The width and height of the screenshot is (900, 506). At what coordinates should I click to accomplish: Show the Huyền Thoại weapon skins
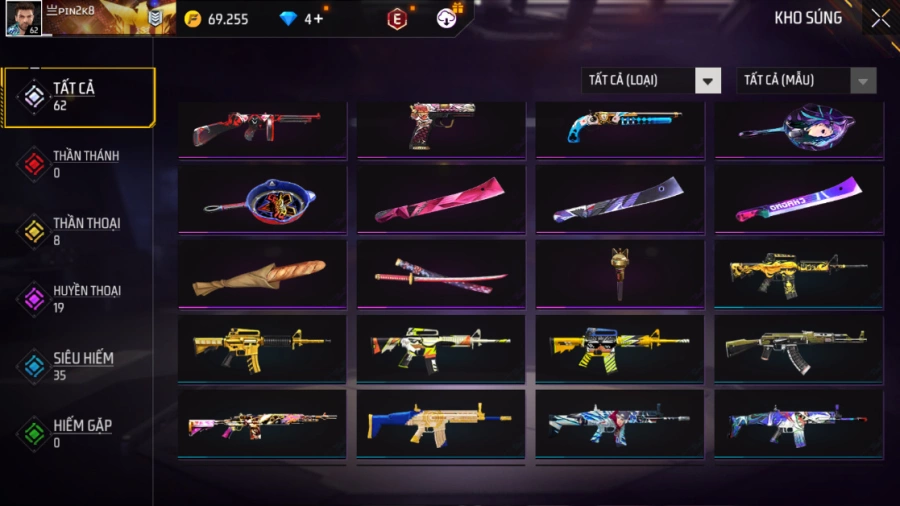78,298
